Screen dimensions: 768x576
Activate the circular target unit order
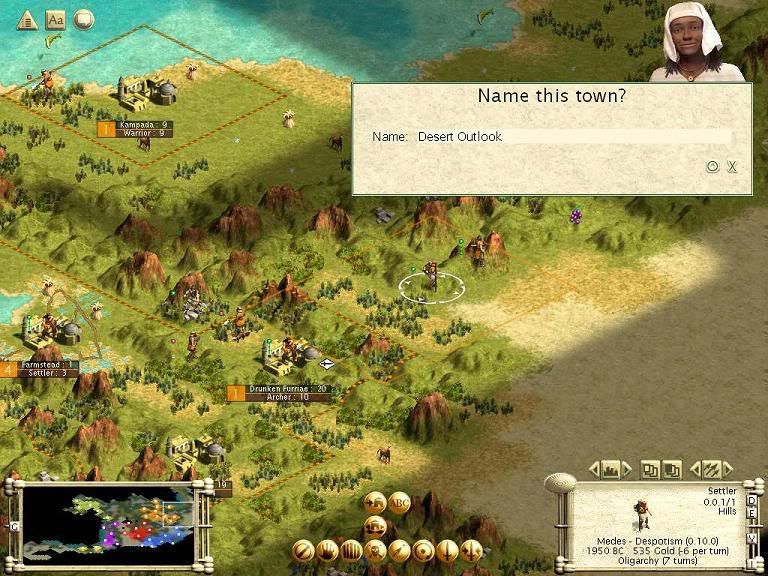[x=423, y=550]
